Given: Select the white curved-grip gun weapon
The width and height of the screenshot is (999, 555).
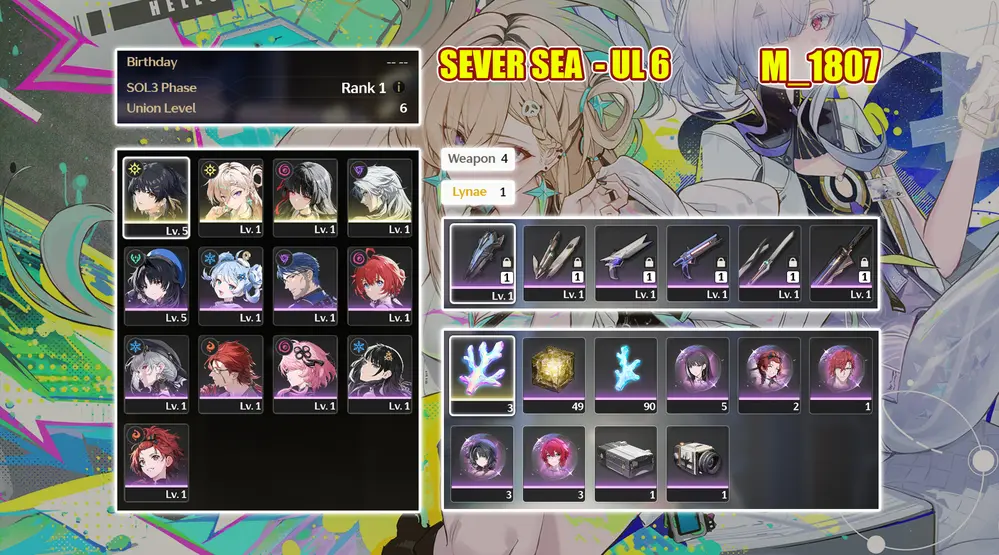Looking at the screenshot, I should (x=627, y=262).
